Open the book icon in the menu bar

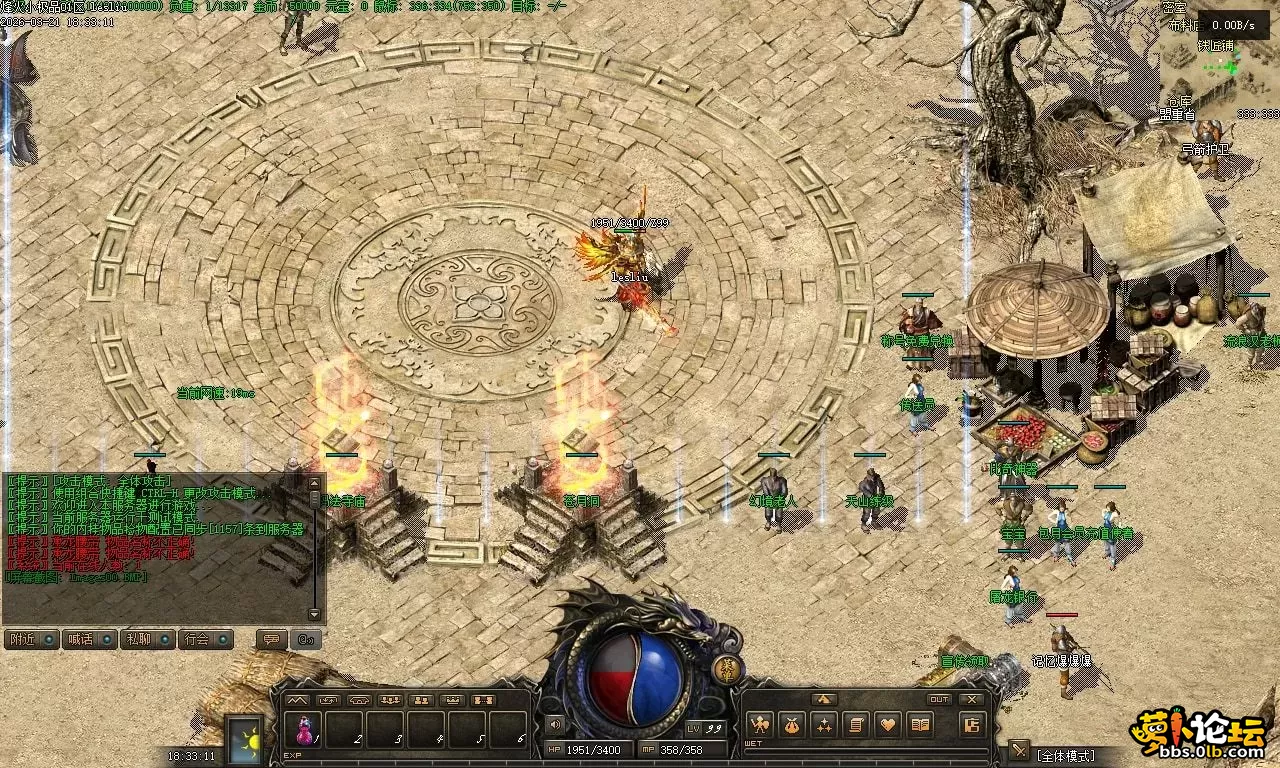[920, 724]
